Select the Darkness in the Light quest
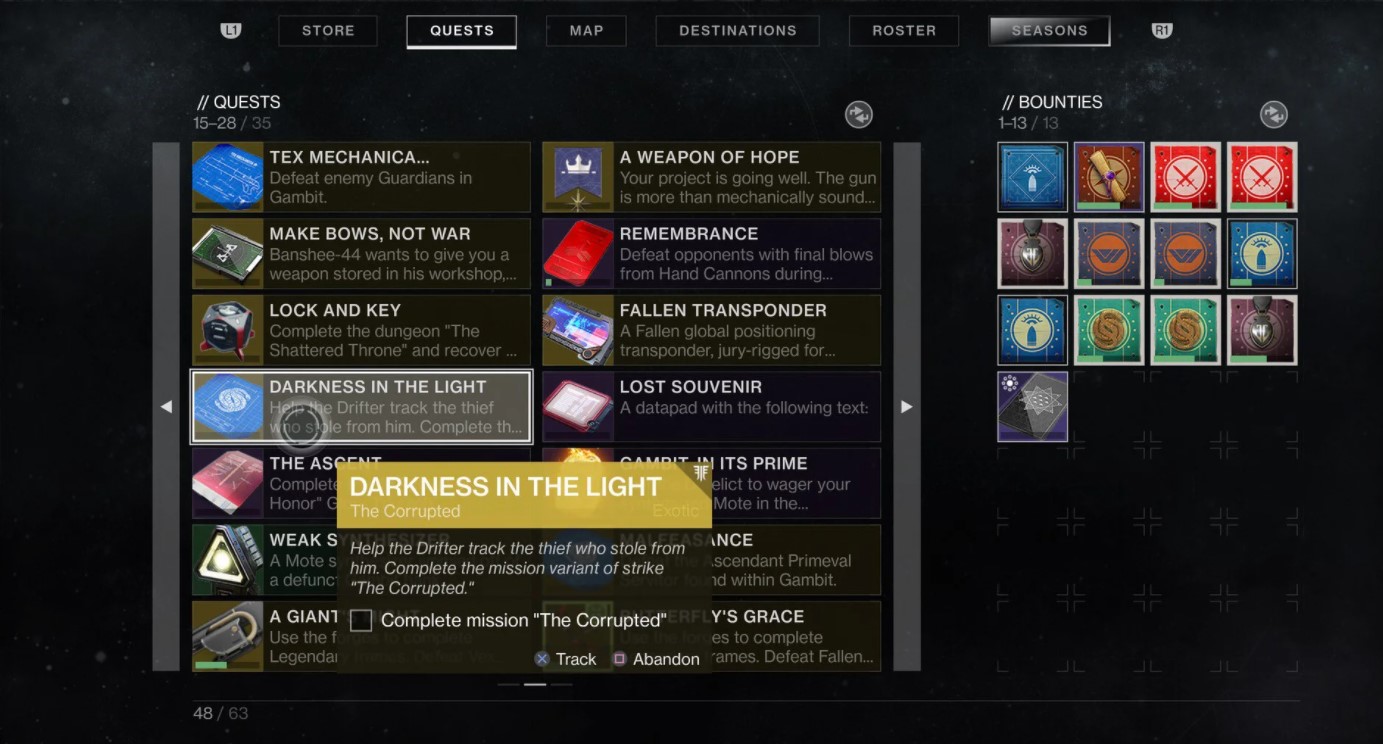1383x744 pixels. 361,407
